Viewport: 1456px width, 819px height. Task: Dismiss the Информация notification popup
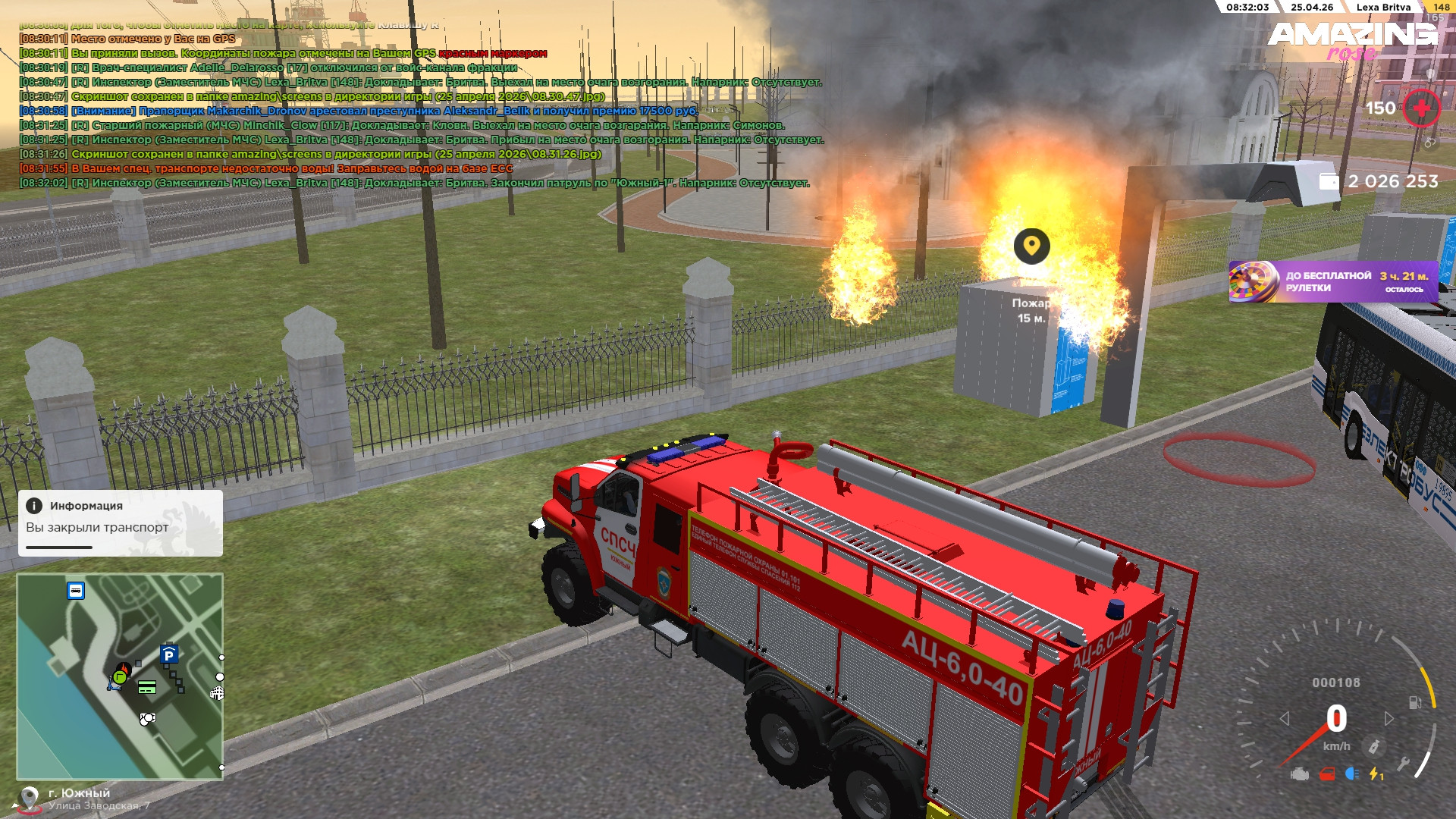click(x=120, y=522)
